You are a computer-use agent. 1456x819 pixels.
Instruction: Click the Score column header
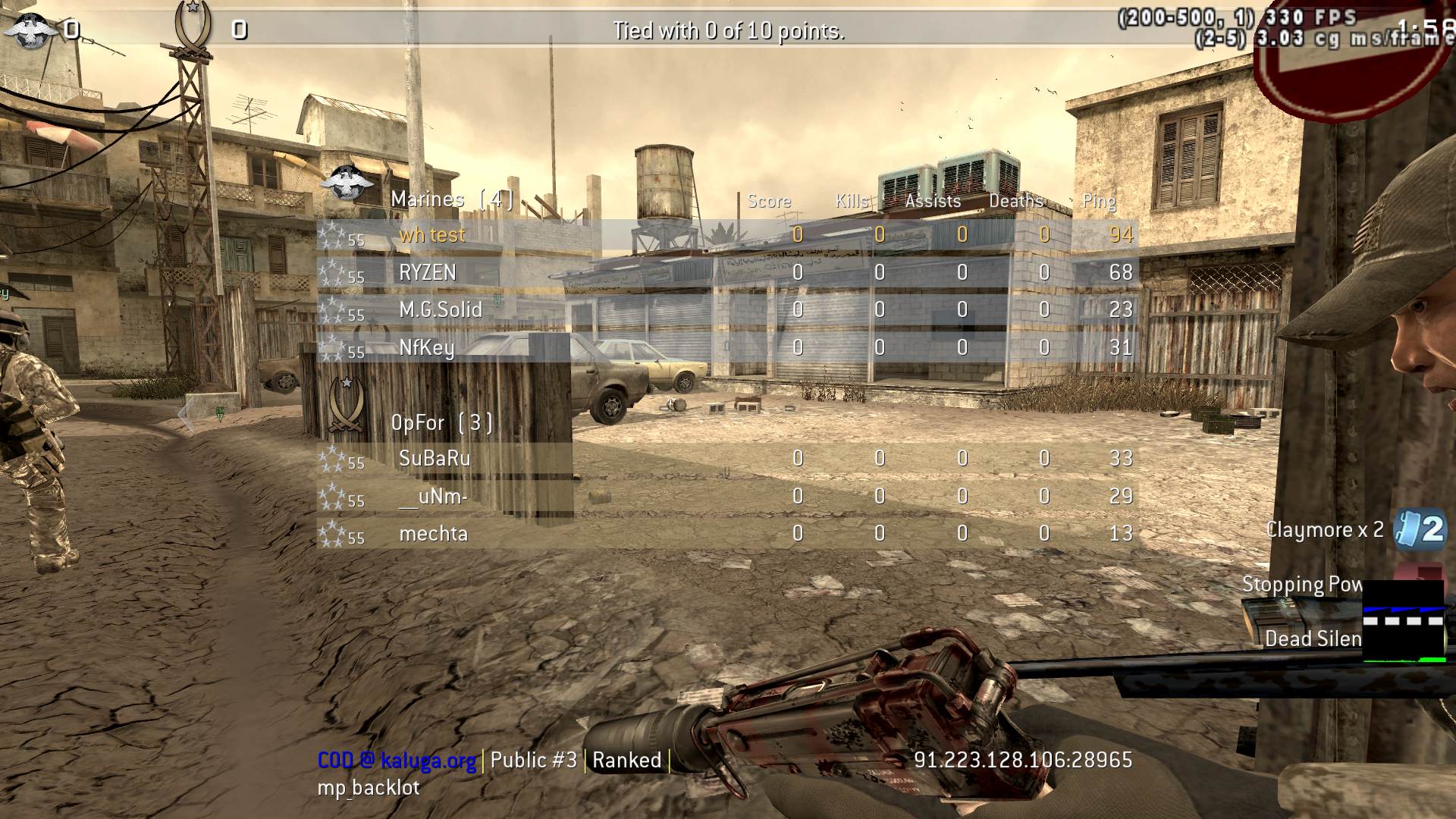tap(769, 202)
